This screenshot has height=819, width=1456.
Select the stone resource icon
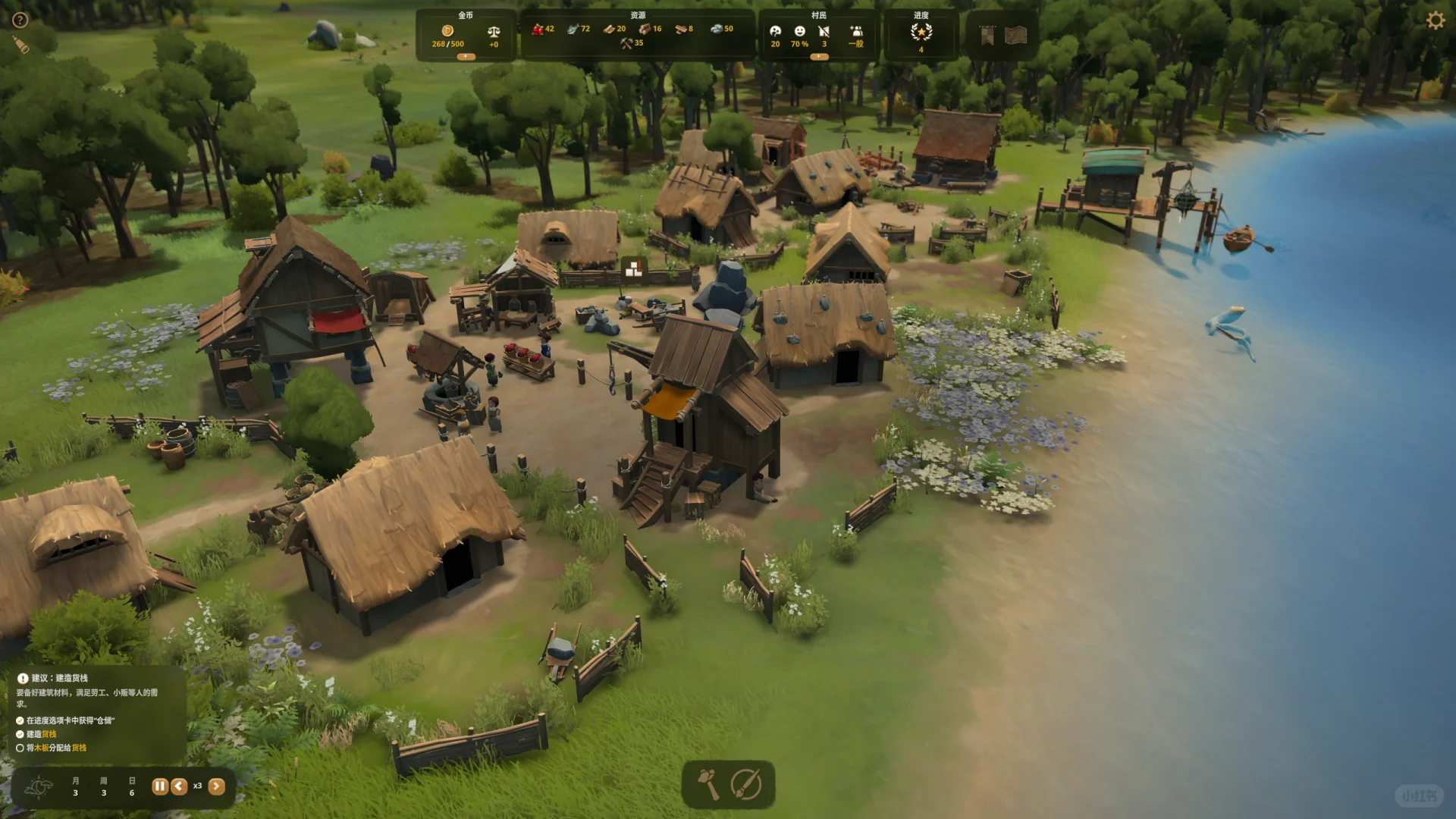[x=717, y=29]
